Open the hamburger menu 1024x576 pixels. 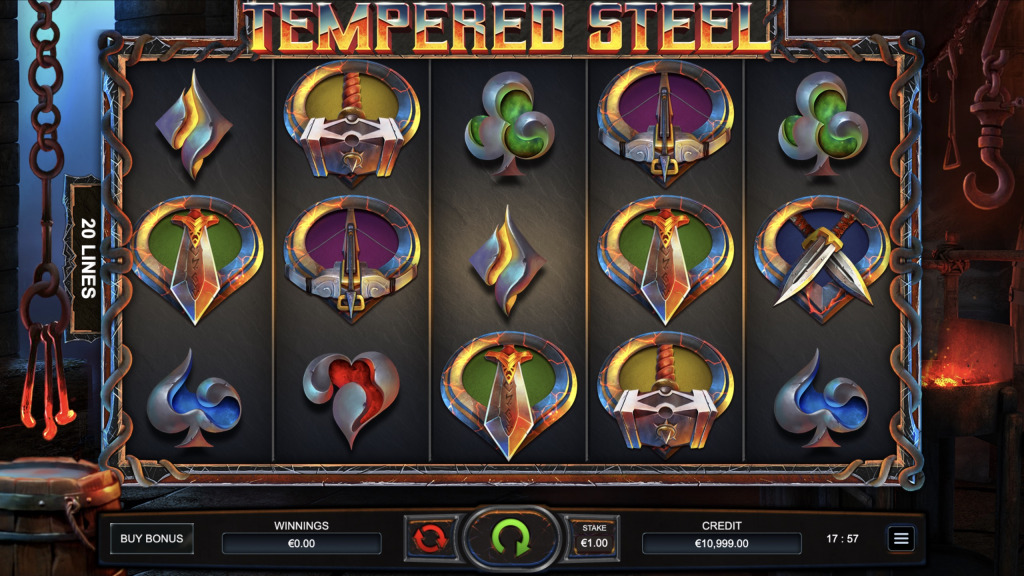click(901, 539)
